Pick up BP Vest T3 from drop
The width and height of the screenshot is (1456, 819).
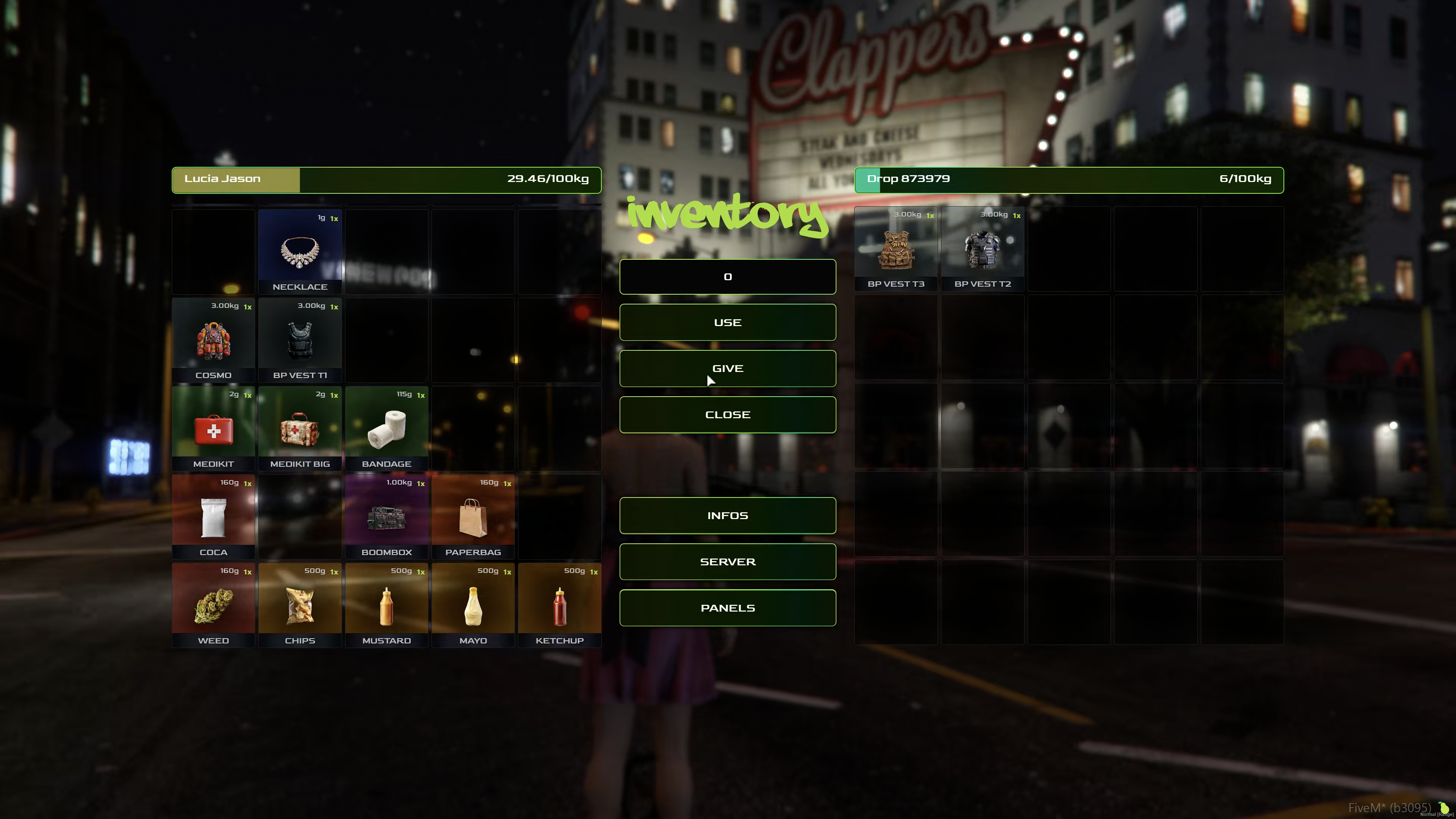coord(896,249)
